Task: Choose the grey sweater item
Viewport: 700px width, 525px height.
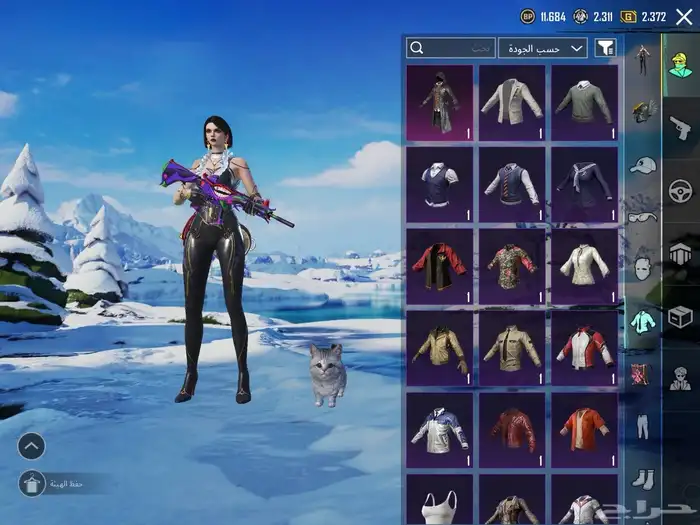Action: point(584,102)
